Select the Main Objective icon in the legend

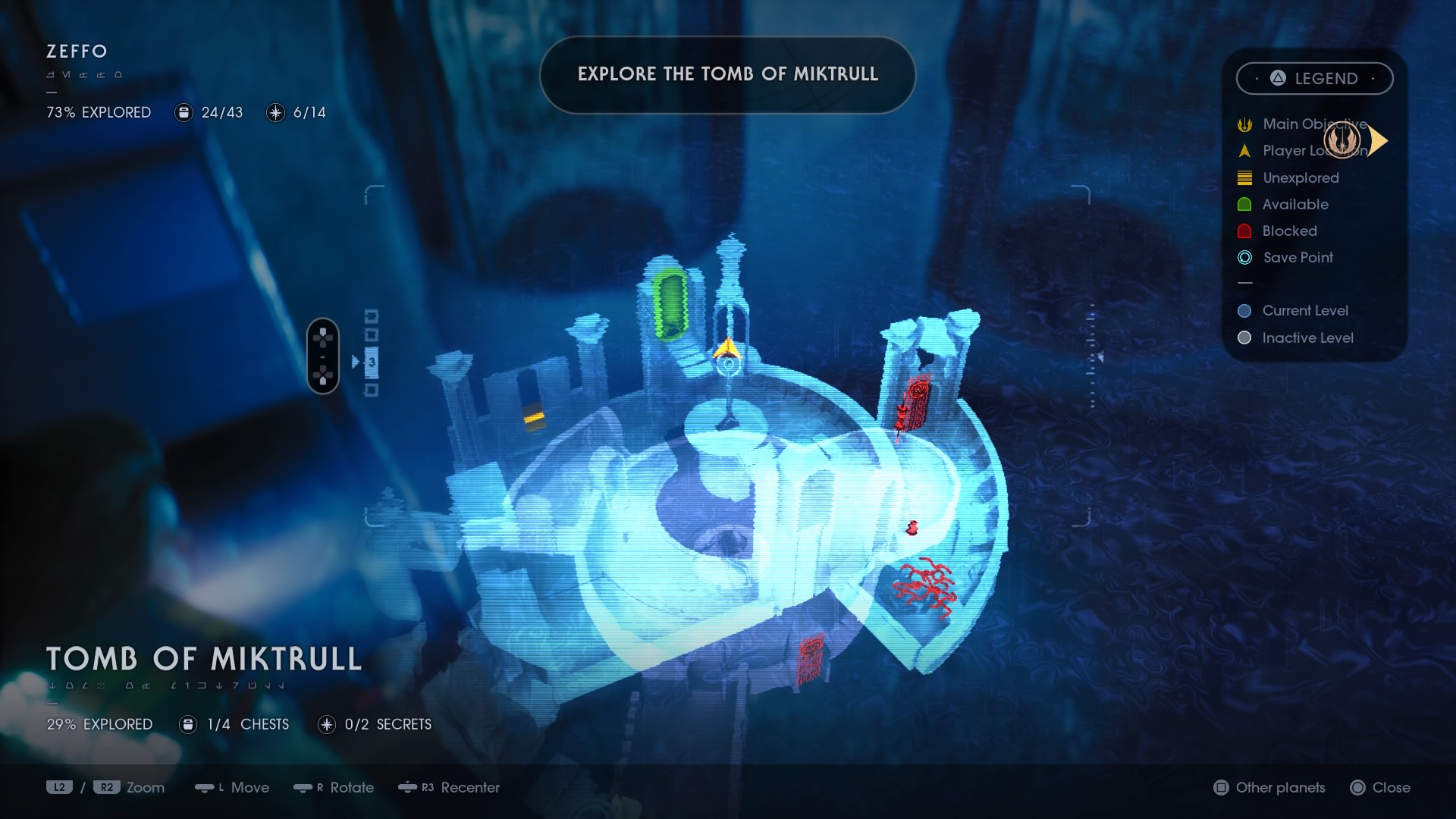[x=1244, y=124]
